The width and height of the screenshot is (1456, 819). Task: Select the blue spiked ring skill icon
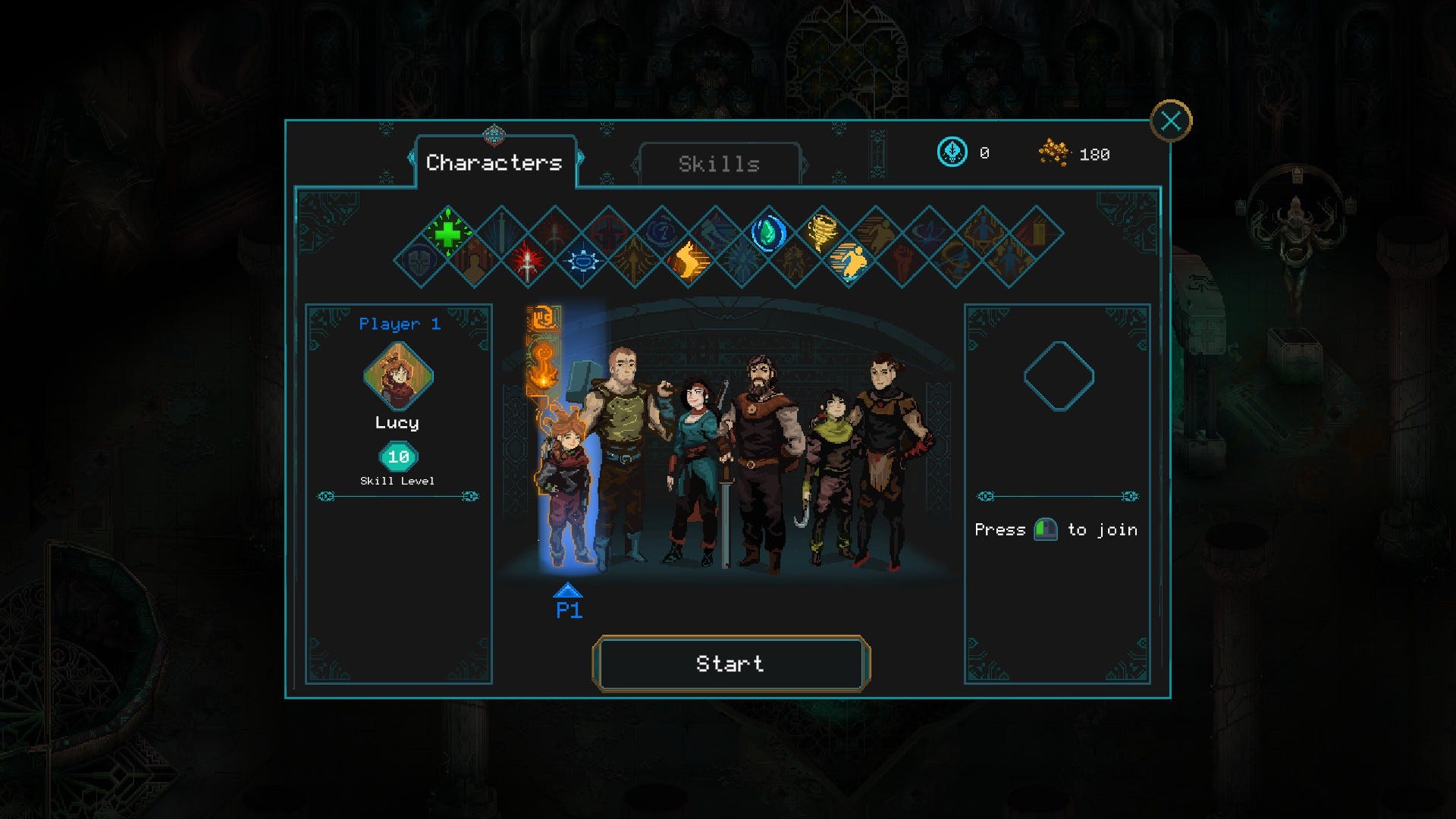(582, 262)
